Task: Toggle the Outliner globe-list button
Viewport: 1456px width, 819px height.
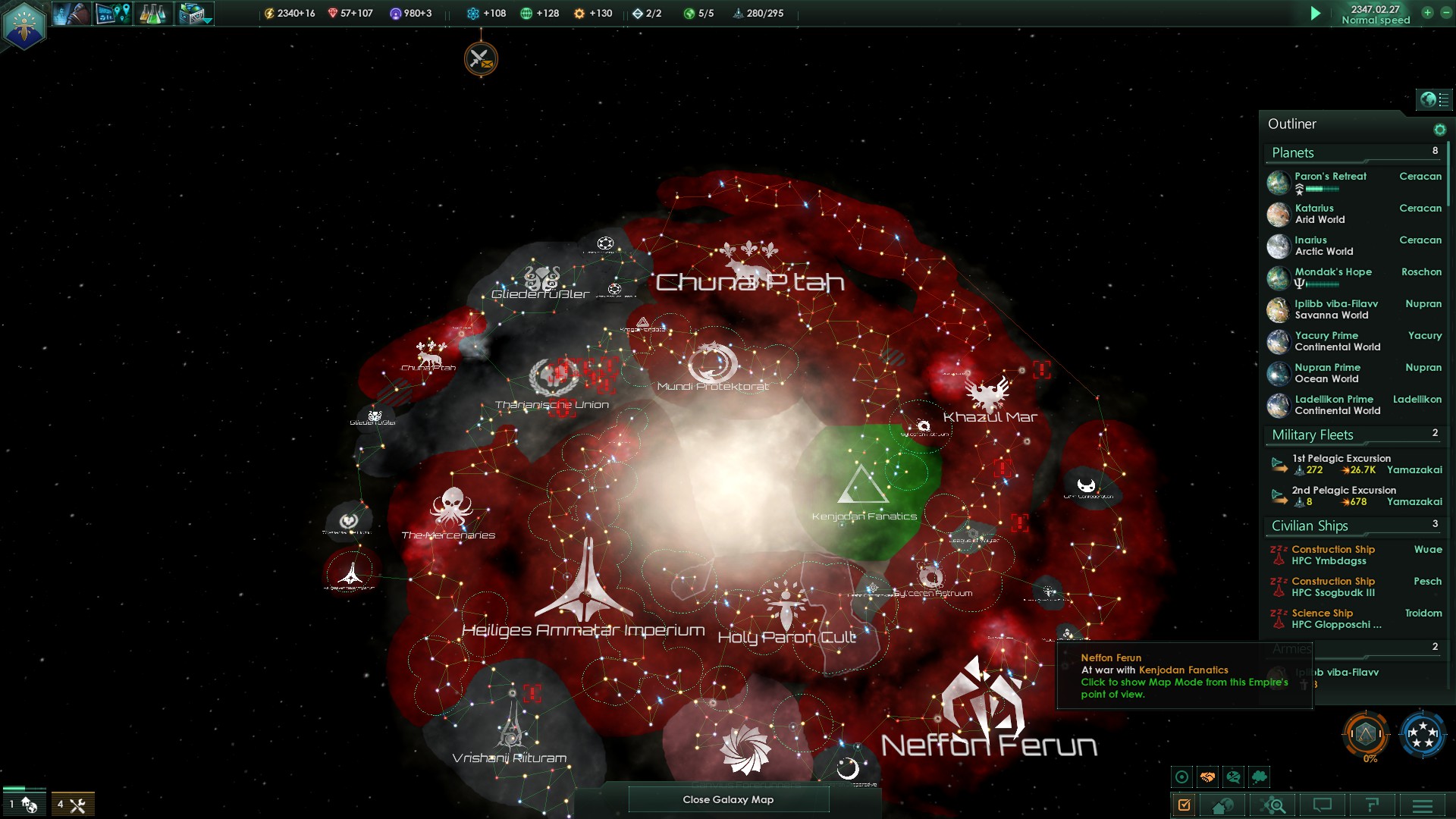Action: (1433, 99)
